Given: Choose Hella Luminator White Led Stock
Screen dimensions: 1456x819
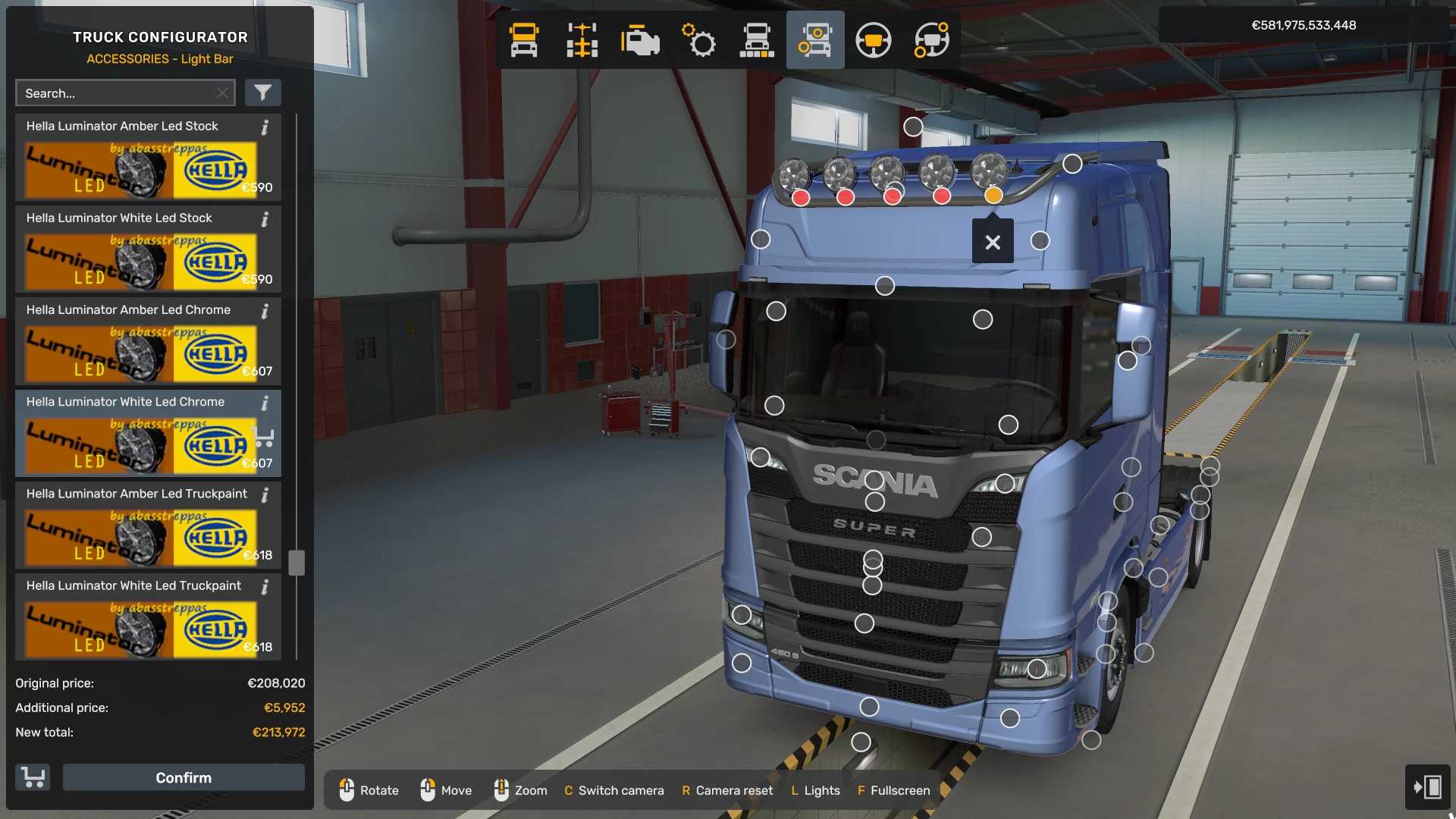Looking at the screenshot, I should (141, 260).
